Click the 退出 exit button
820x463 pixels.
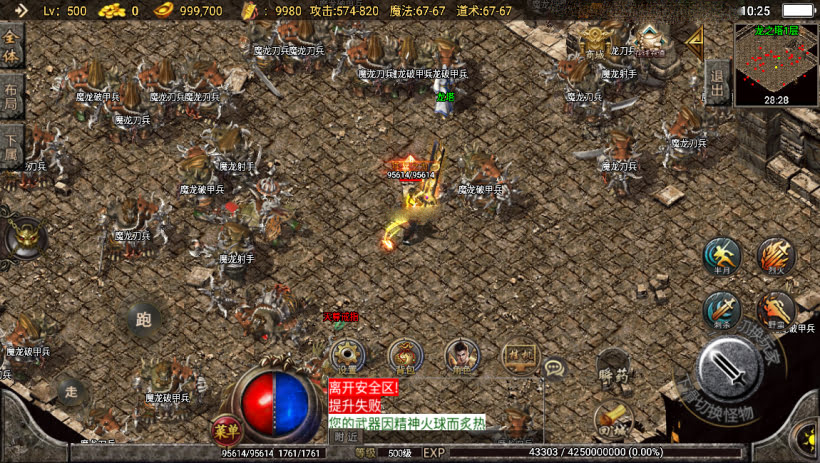coord(717,76)
